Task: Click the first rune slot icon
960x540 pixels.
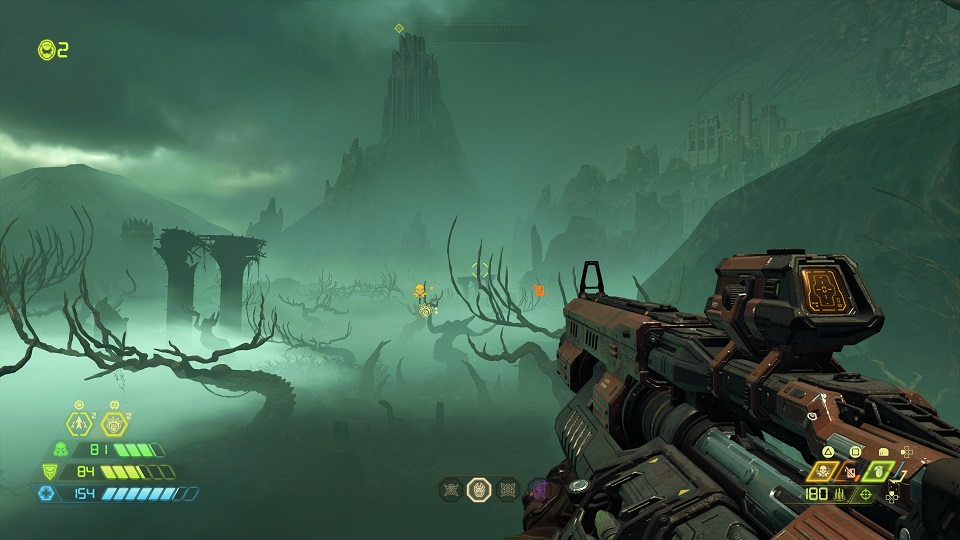Action: point(450,489)
